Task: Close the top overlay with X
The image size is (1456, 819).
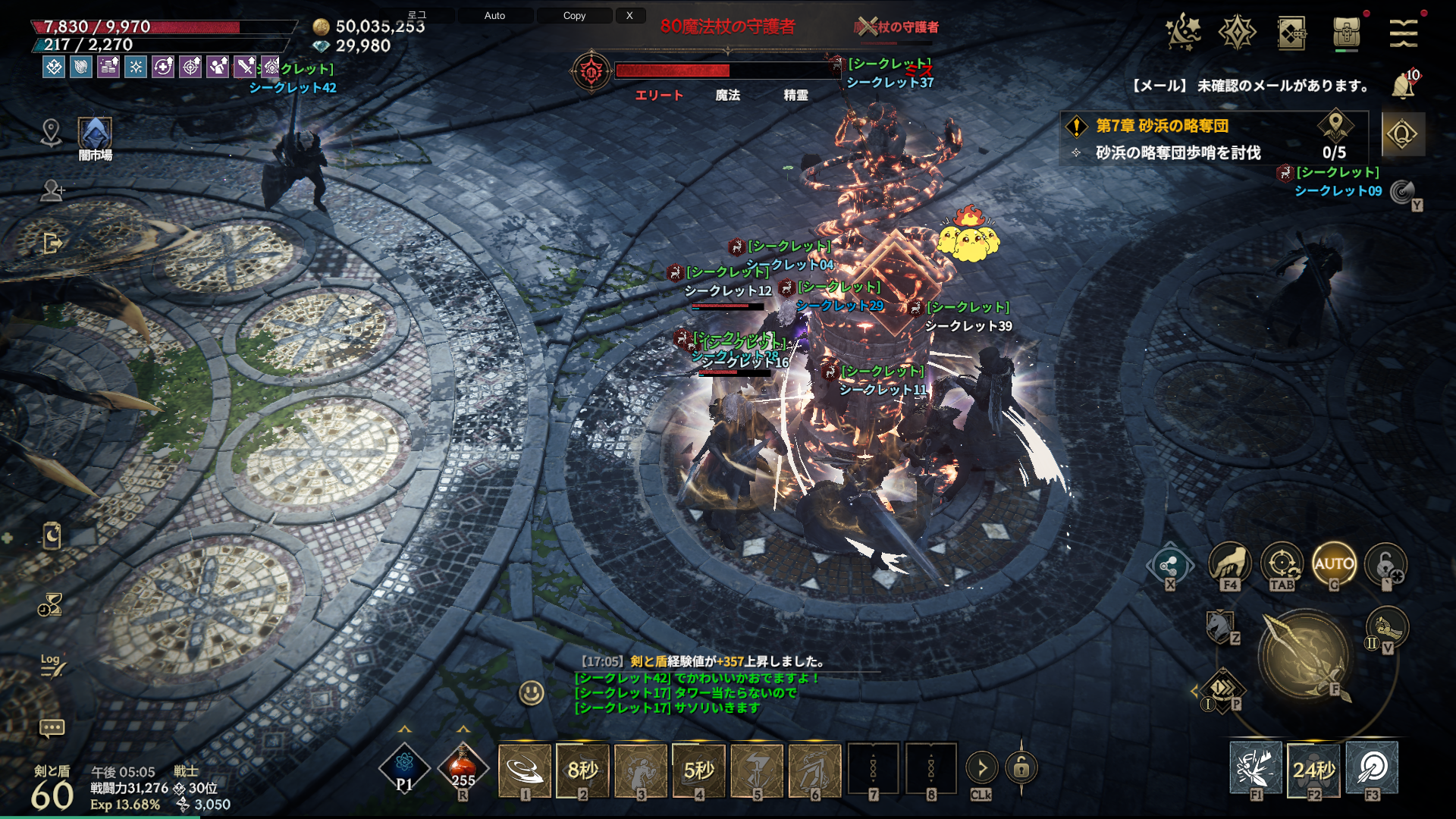Action: [629, 15]
